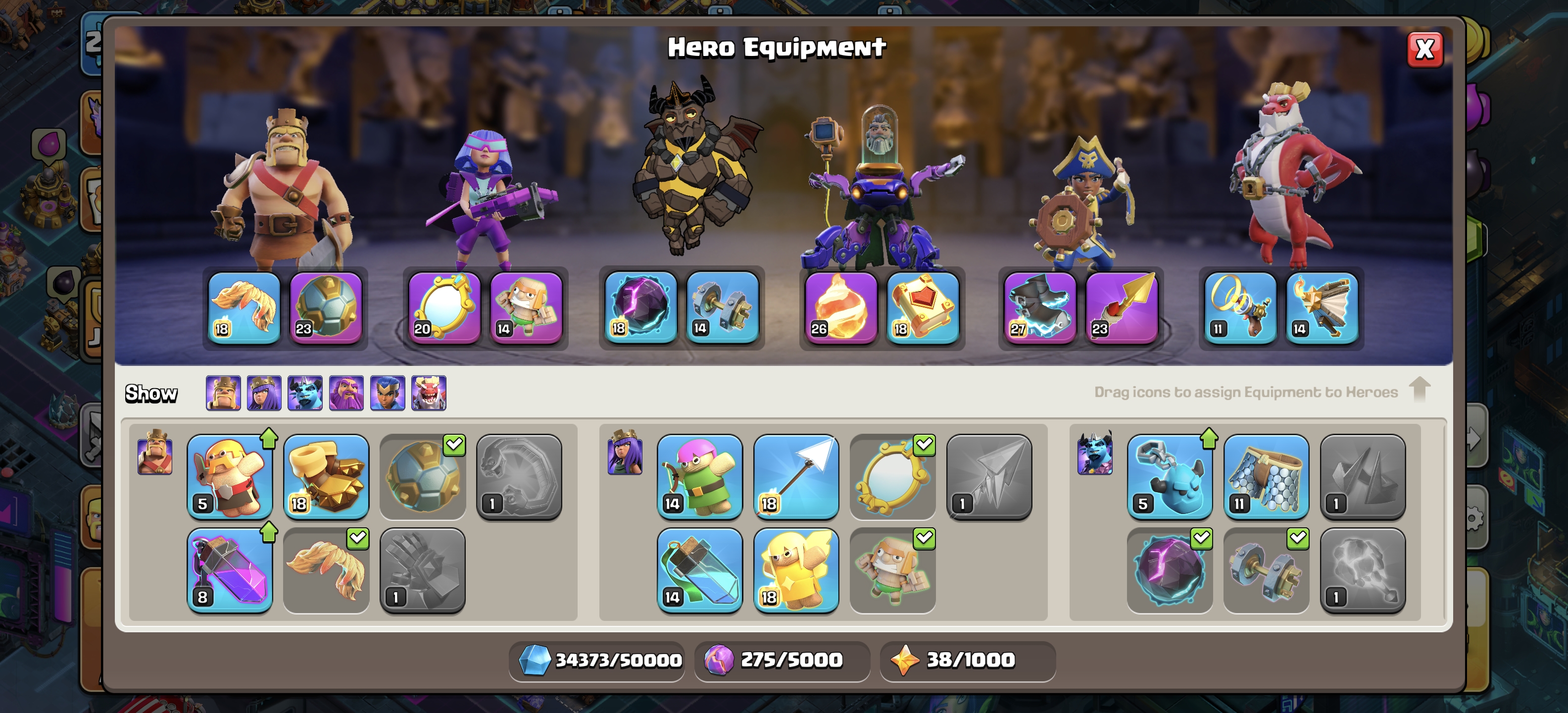Pick the Archer Puppet level 14
This screenshot has width=1568, height=713.
[x=699, y=476]
